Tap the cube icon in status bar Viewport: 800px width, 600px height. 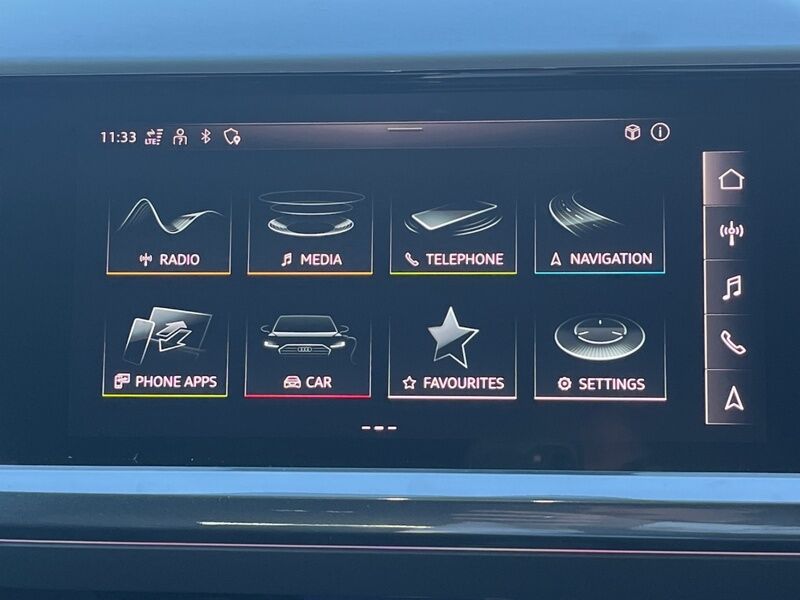click(632, 132)
